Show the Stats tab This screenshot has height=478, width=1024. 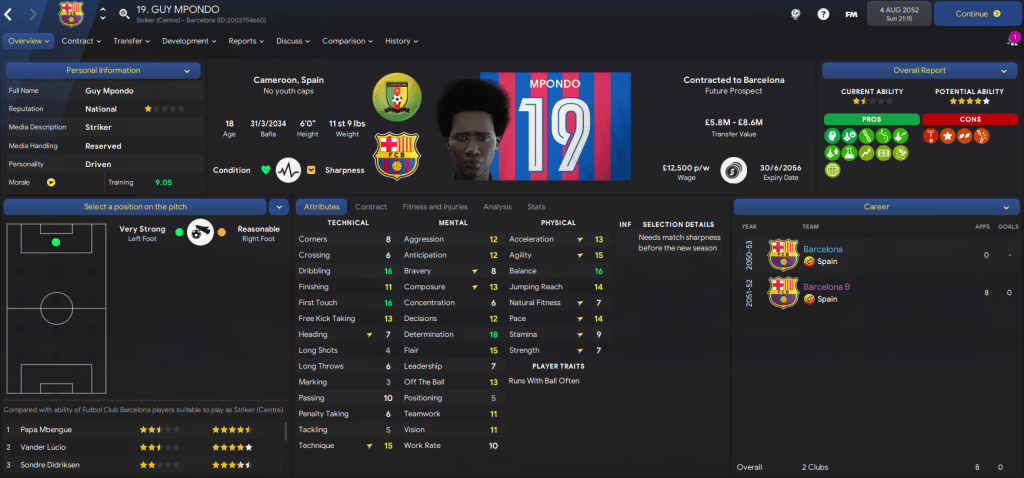point(536,206)
